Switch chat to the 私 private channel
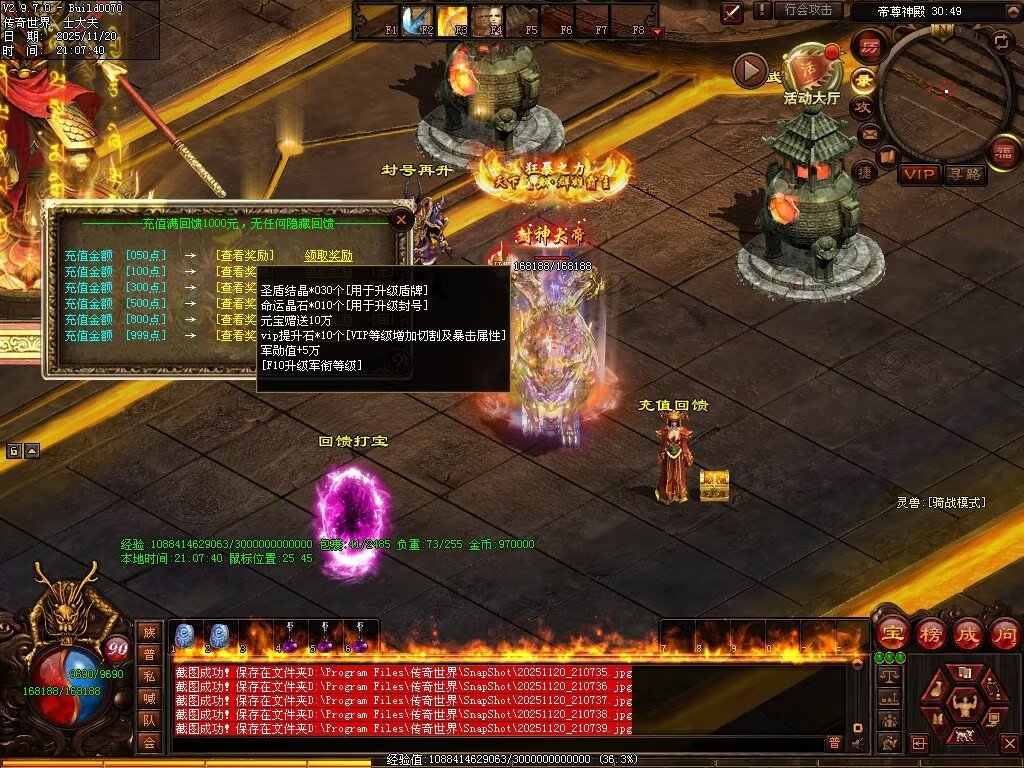 pyautogui.click(x=148, y=676)
